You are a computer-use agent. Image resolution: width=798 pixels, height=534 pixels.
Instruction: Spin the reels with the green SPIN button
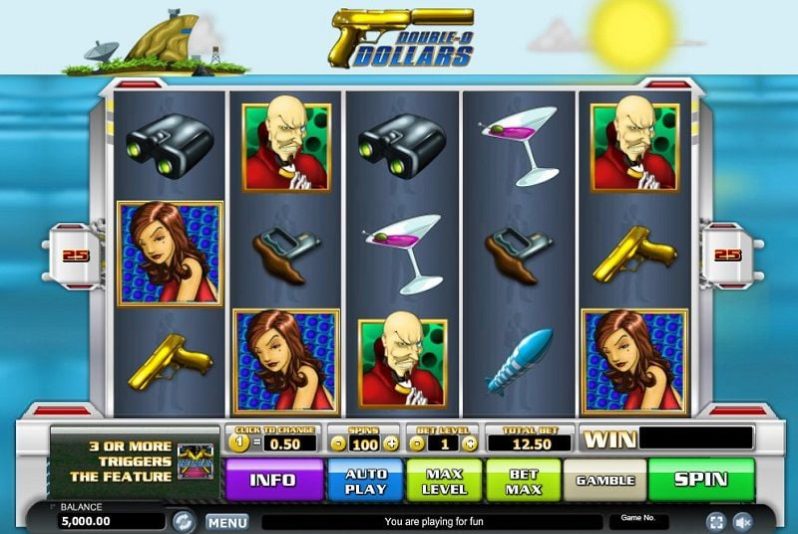pos(700,480)
